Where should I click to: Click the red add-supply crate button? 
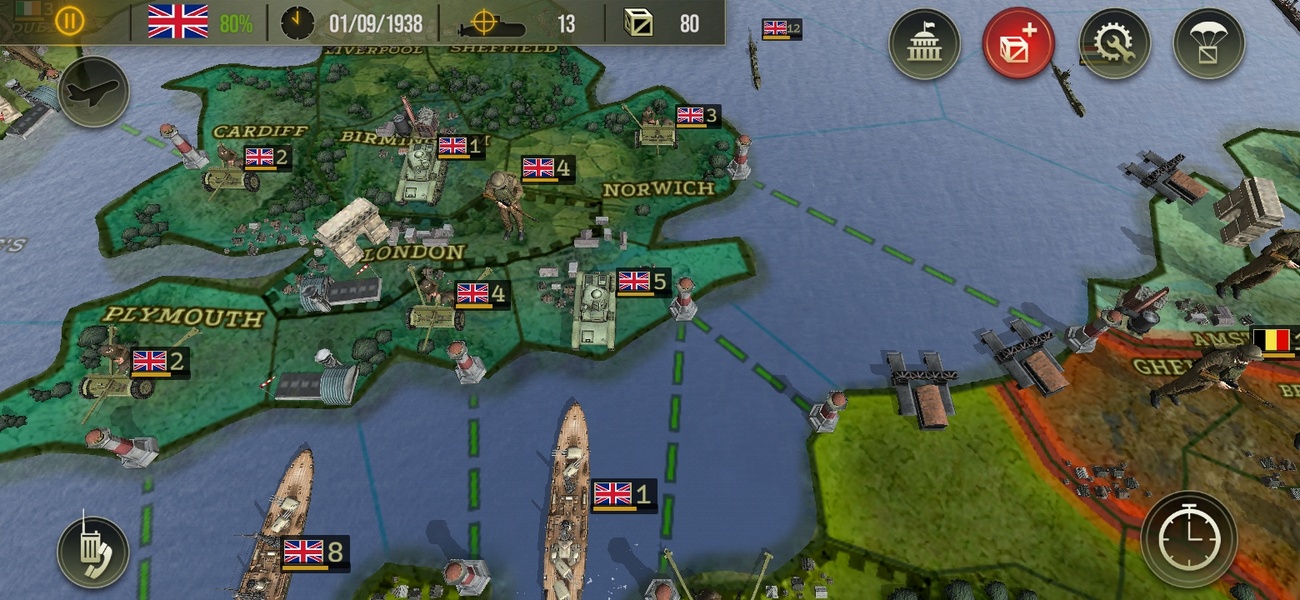coord(1018,44)
